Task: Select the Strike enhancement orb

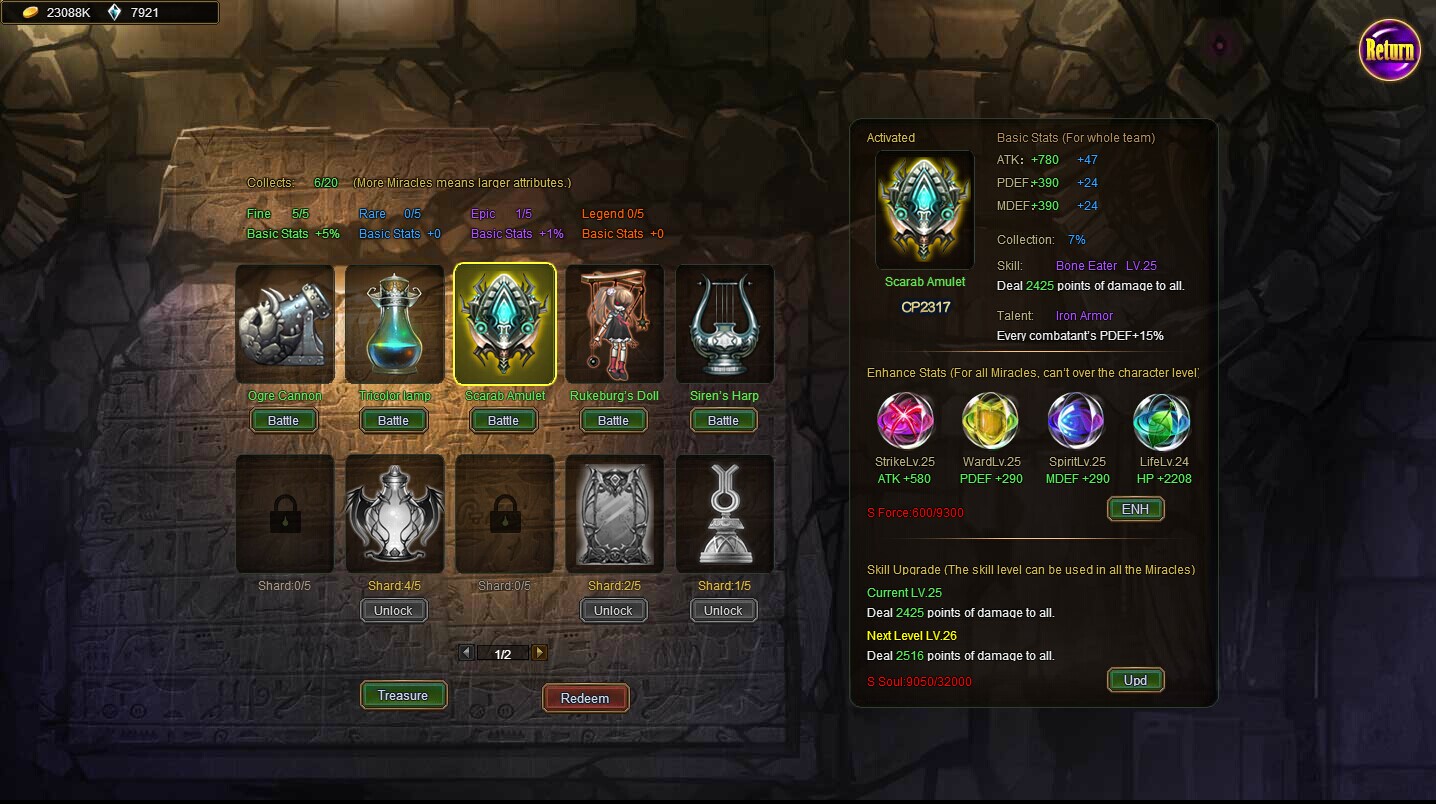Action: (x=905, y=421)
